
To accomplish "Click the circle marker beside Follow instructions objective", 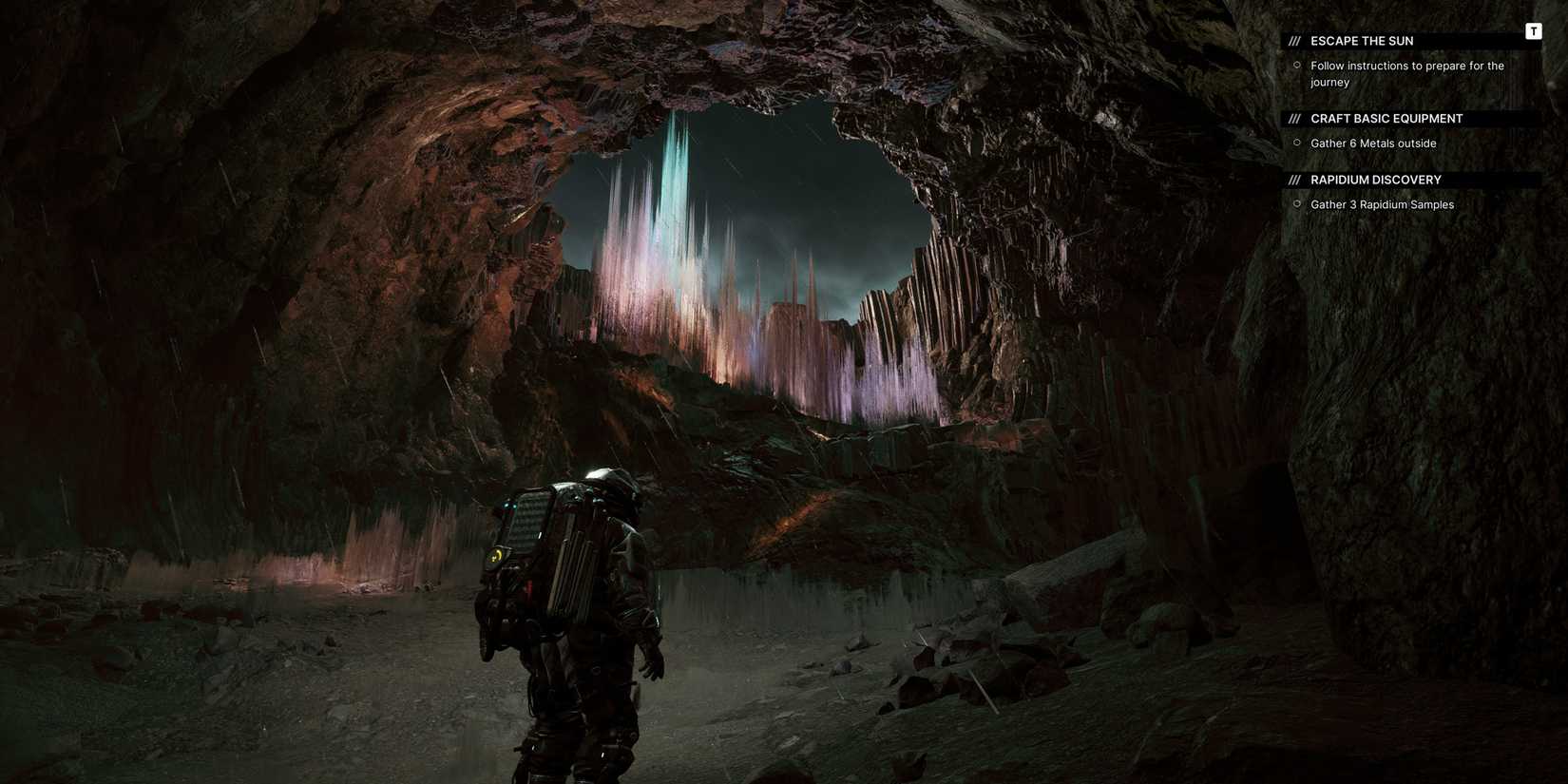I will pos(1297,65).
